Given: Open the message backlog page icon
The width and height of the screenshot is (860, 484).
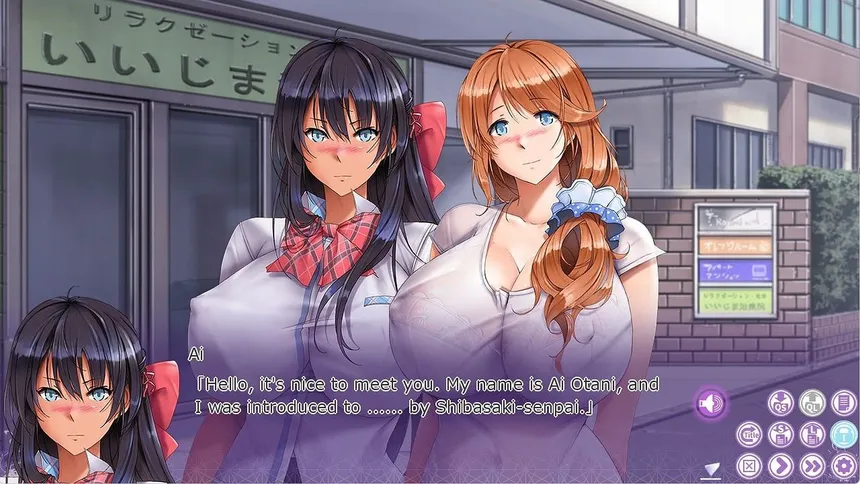Looking at the screenshot, I should [x=844, y=403].
